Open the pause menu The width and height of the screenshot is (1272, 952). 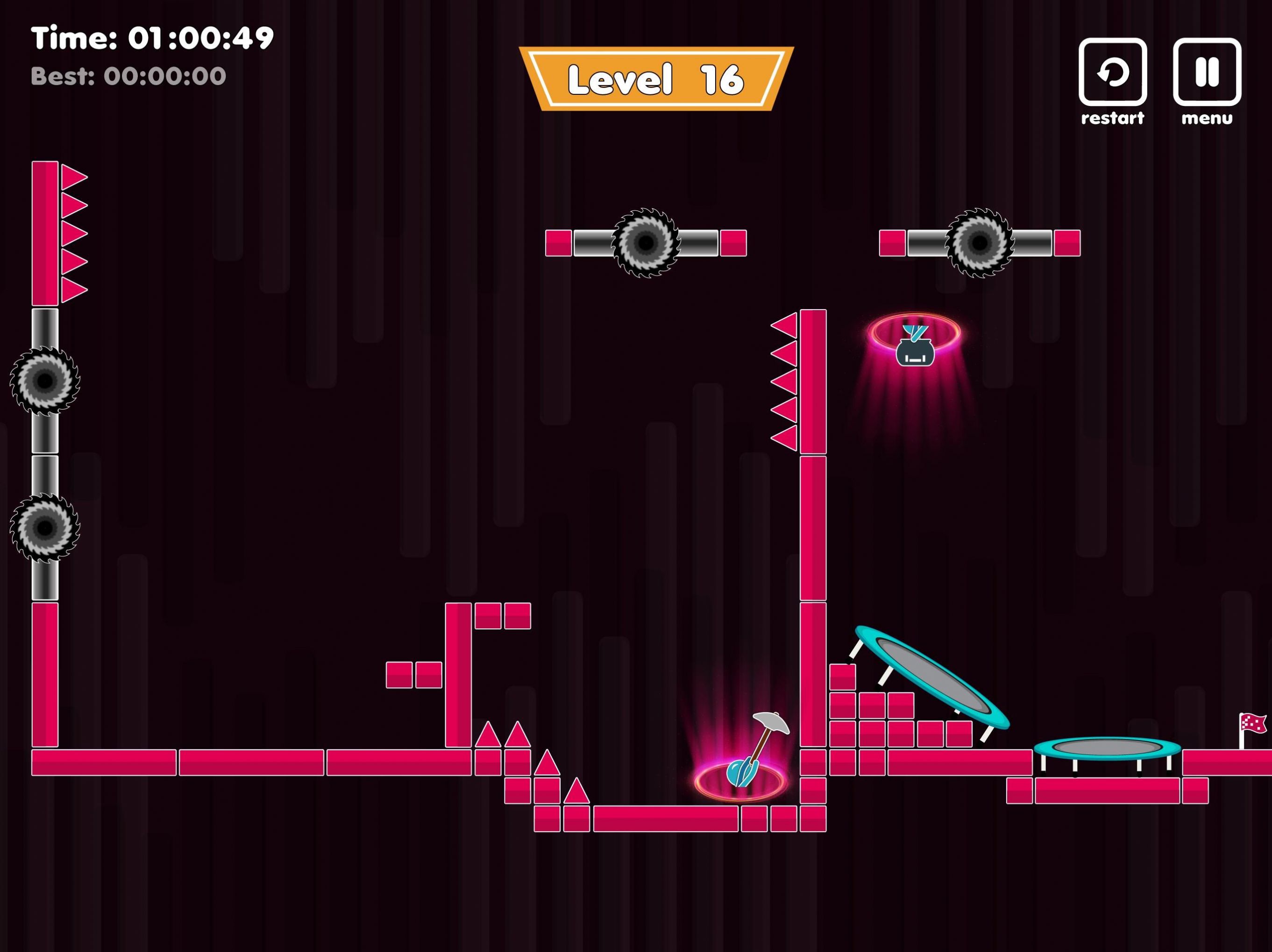[x=1207, y=72]
